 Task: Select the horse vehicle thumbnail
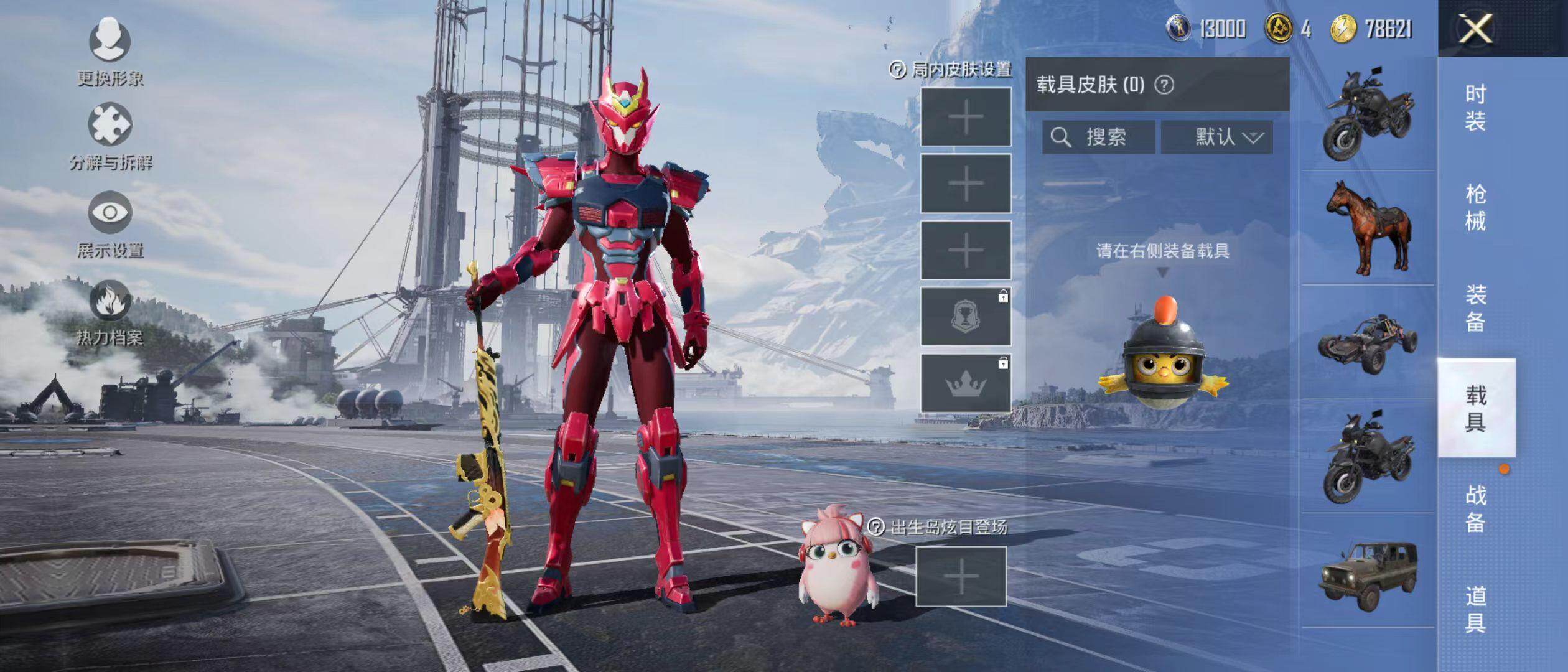1368,228
